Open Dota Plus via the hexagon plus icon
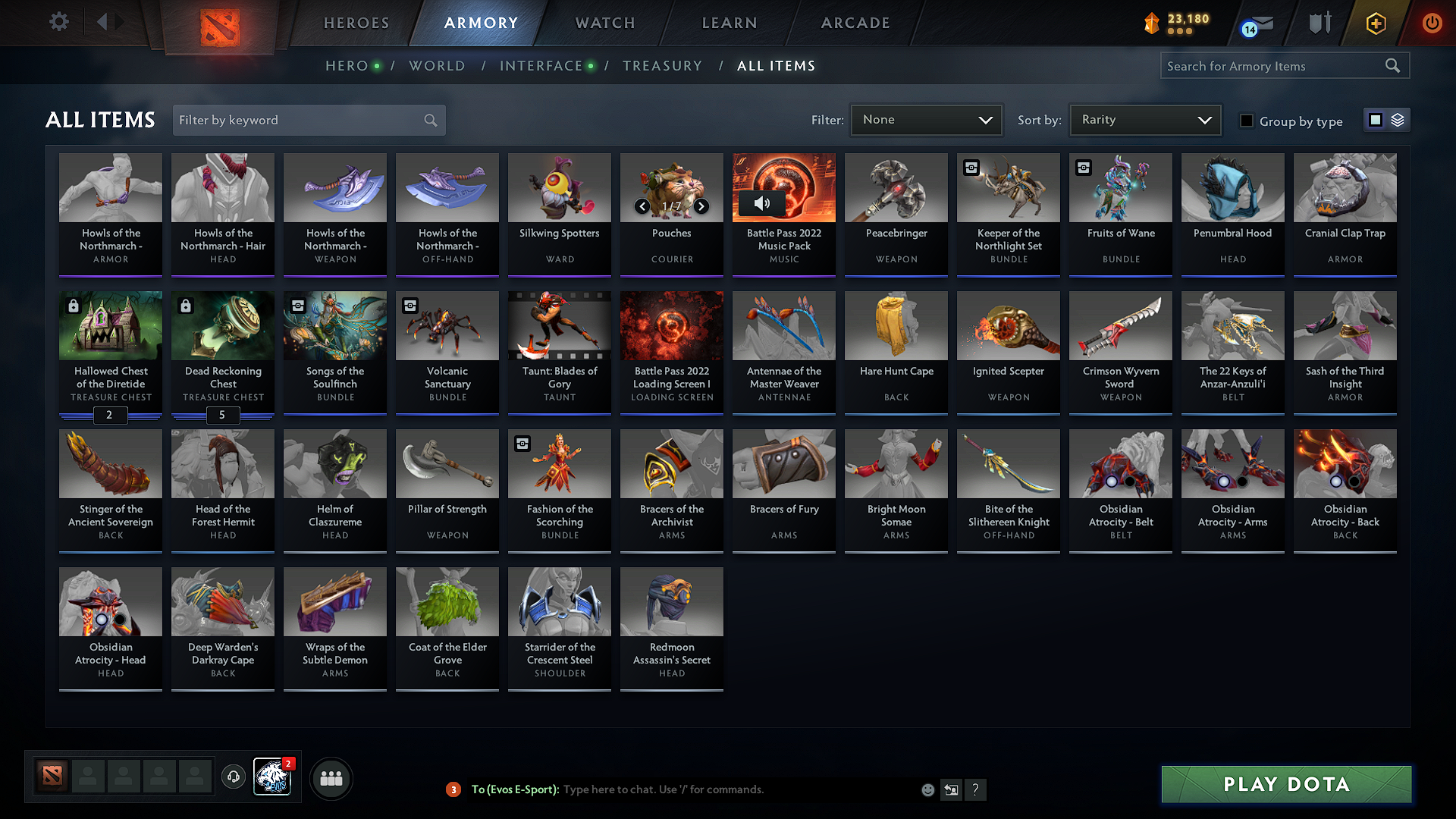Viewport: 1456px width, 819px height. tap(1375, 23)
